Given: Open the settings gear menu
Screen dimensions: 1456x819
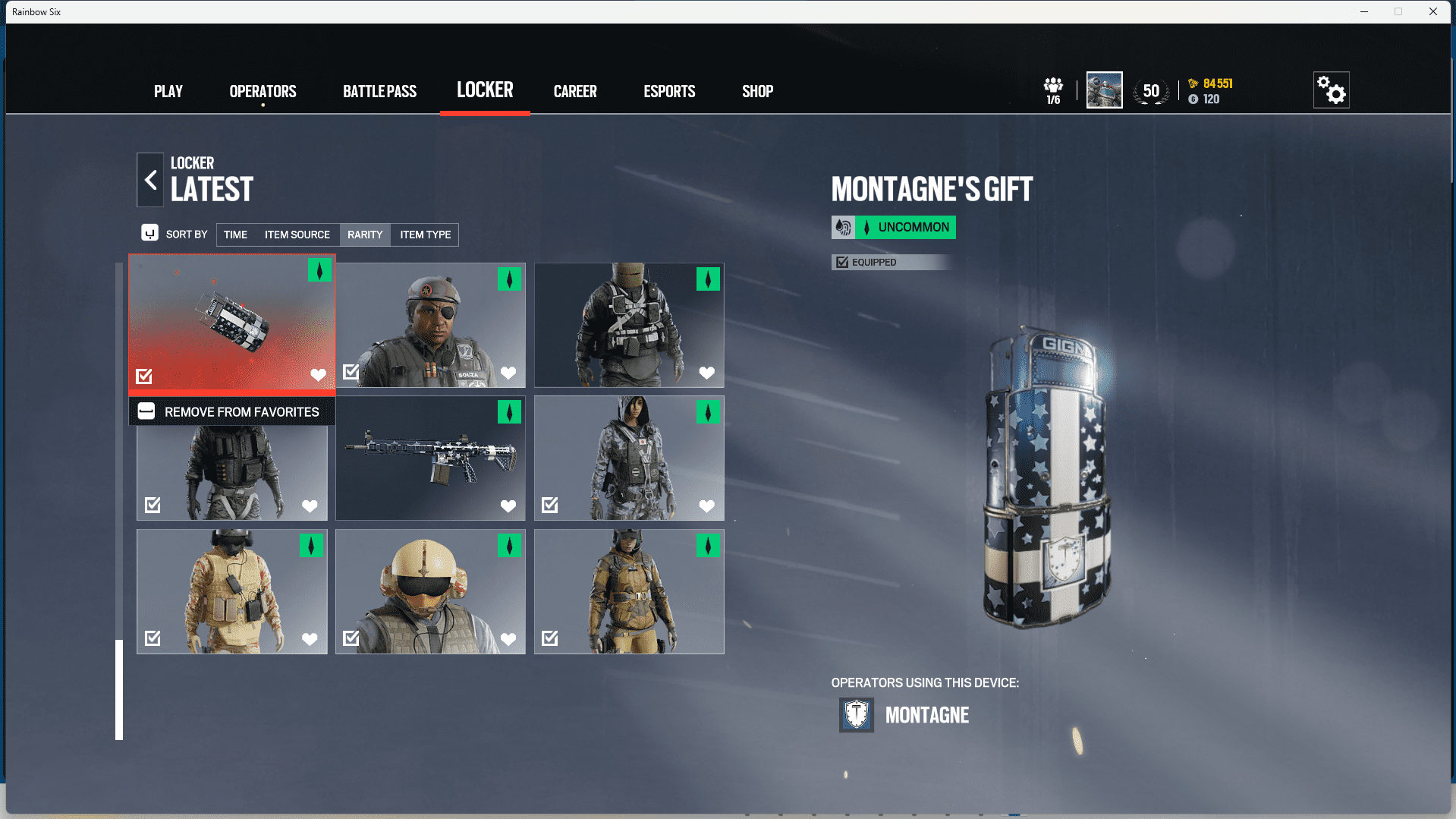Looking at the screenshot, I should tap(1331, 90).
